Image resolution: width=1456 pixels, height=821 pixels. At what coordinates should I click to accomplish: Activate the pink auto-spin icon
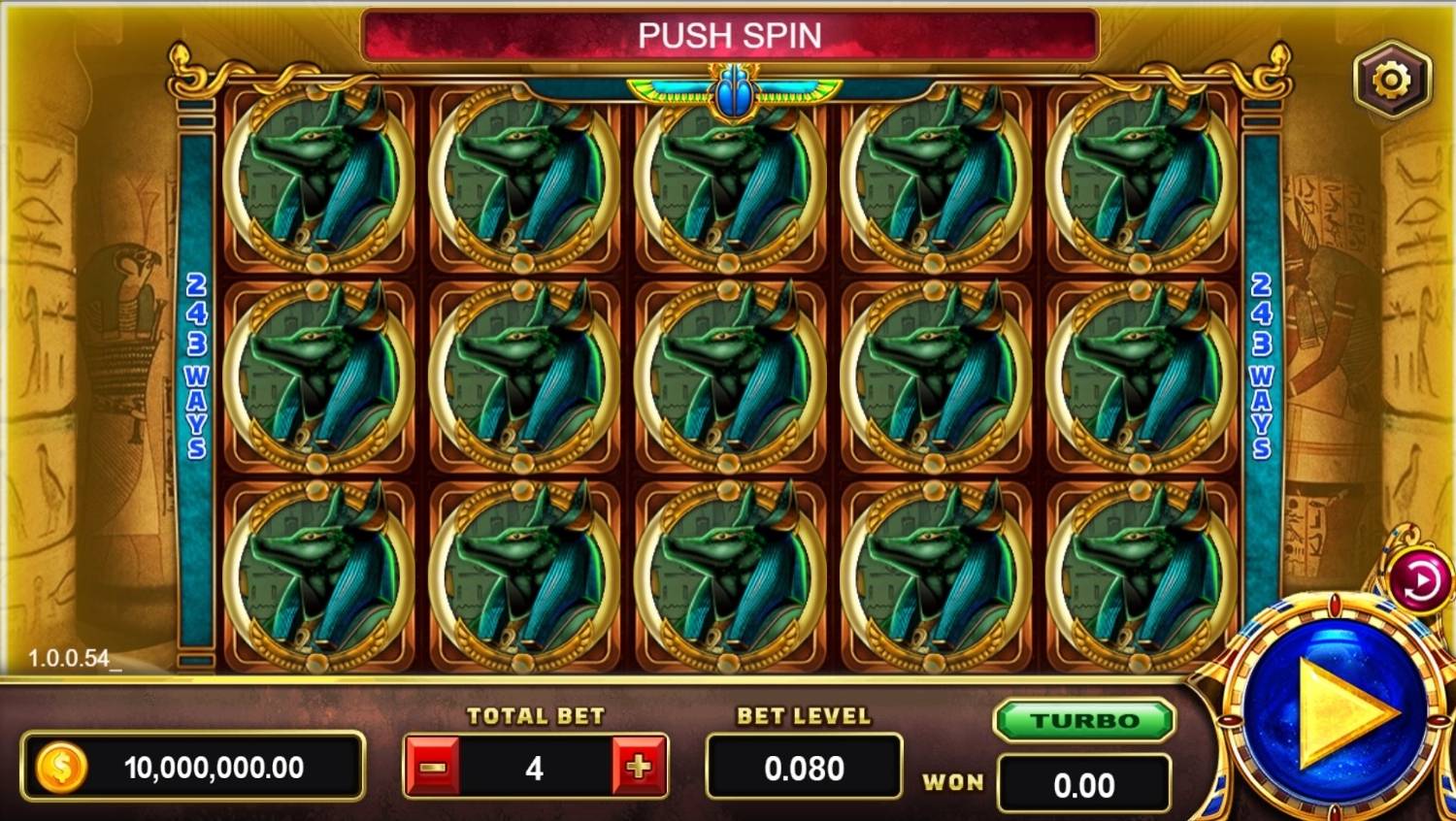coord(1420,581)
